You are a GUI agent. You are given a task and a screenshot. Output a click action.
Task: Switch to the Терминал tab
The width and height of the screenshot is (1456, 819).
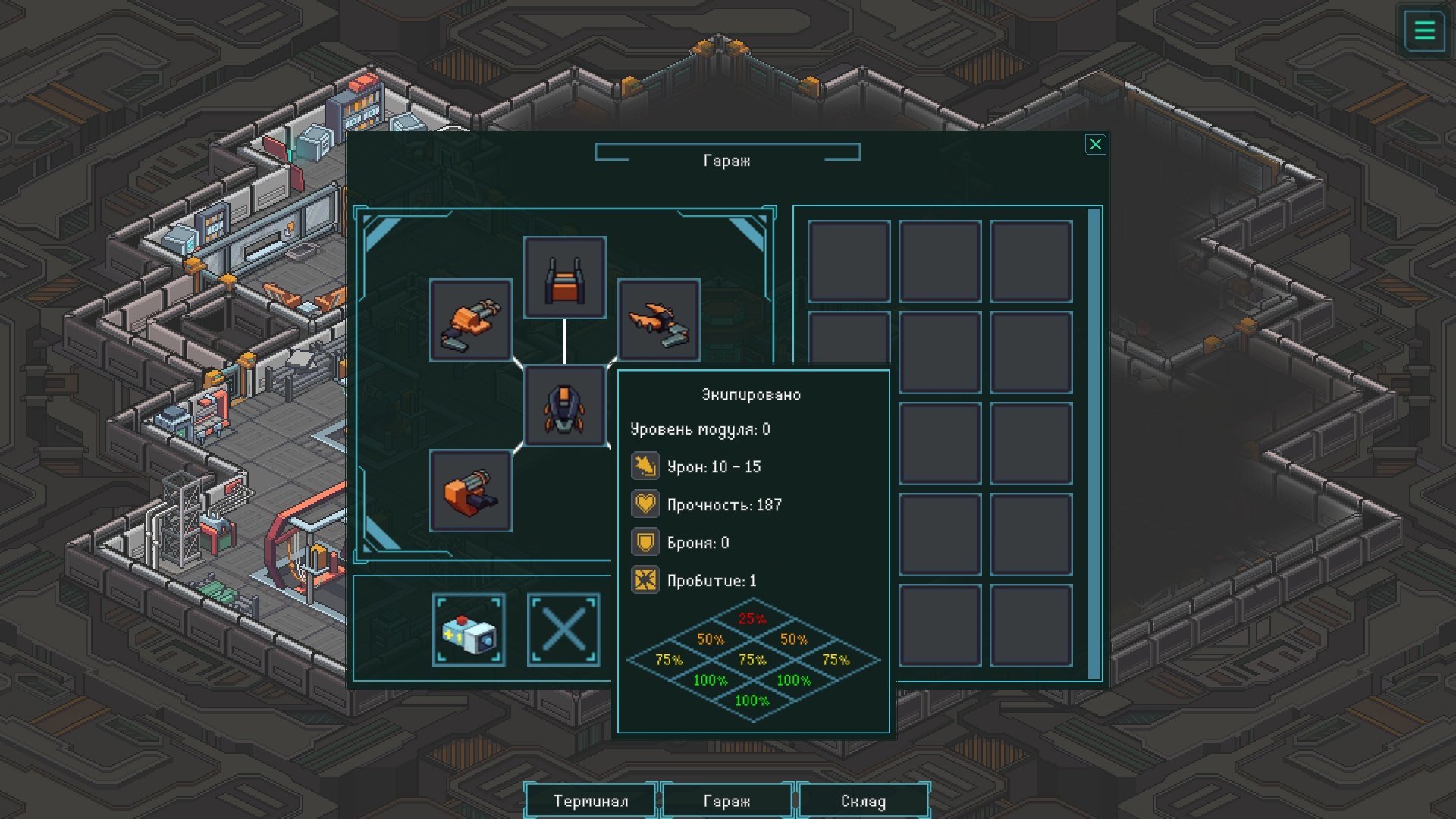pos(591,801)
